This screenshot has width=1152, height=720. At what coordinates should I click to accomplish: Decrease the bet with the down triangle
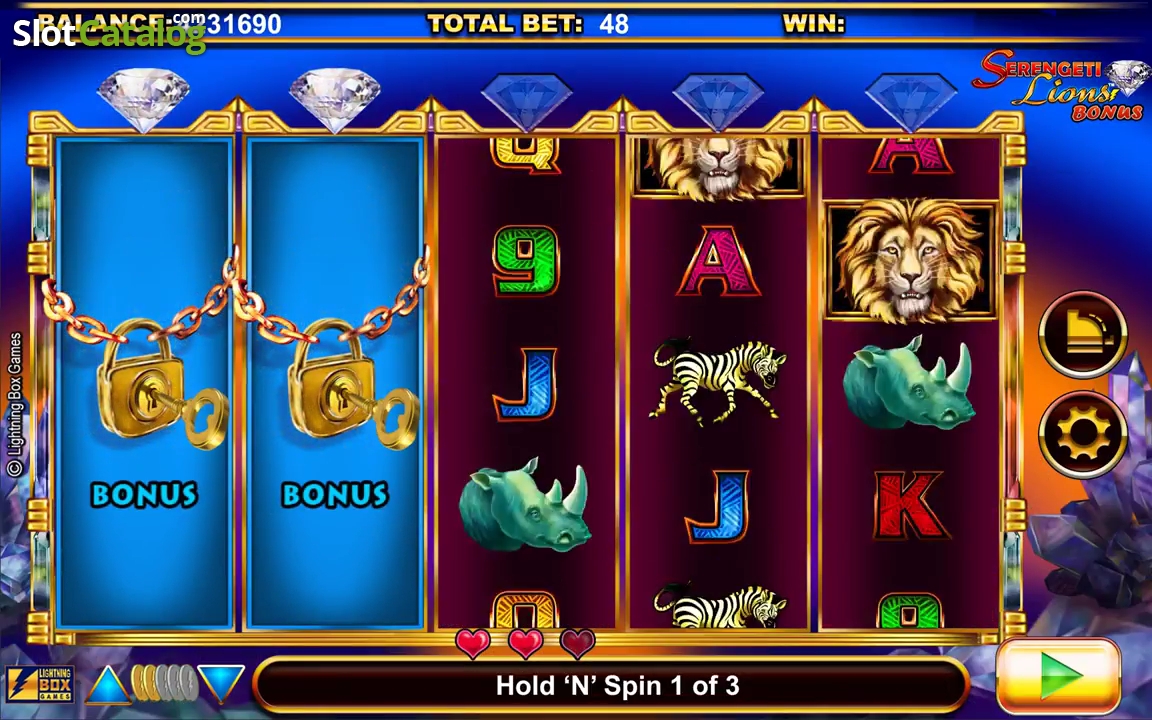pyautogui.click(x=221, y=683)
